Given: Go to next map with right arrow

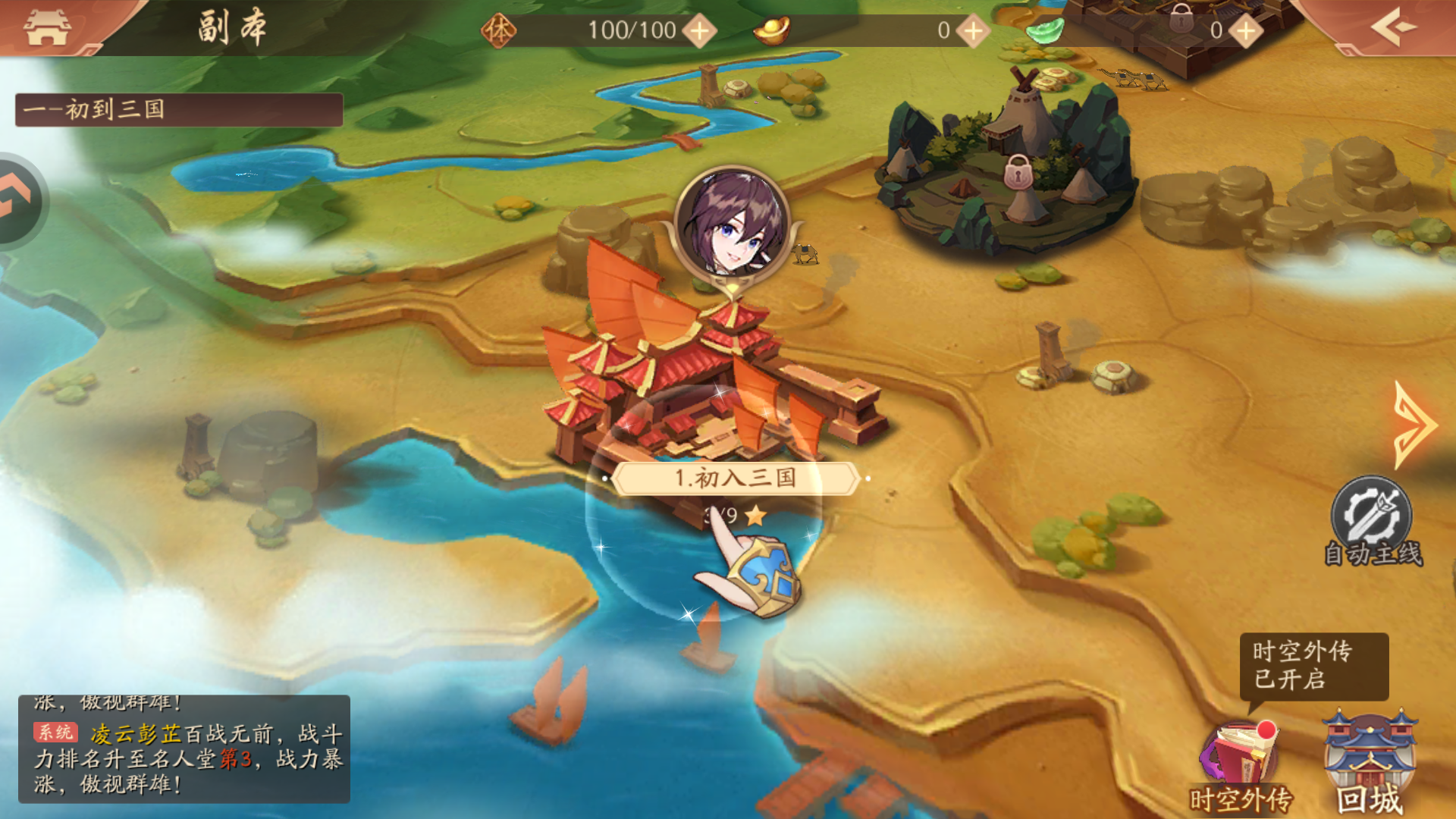Looking at the screenshot, I should click(1414, 425).
